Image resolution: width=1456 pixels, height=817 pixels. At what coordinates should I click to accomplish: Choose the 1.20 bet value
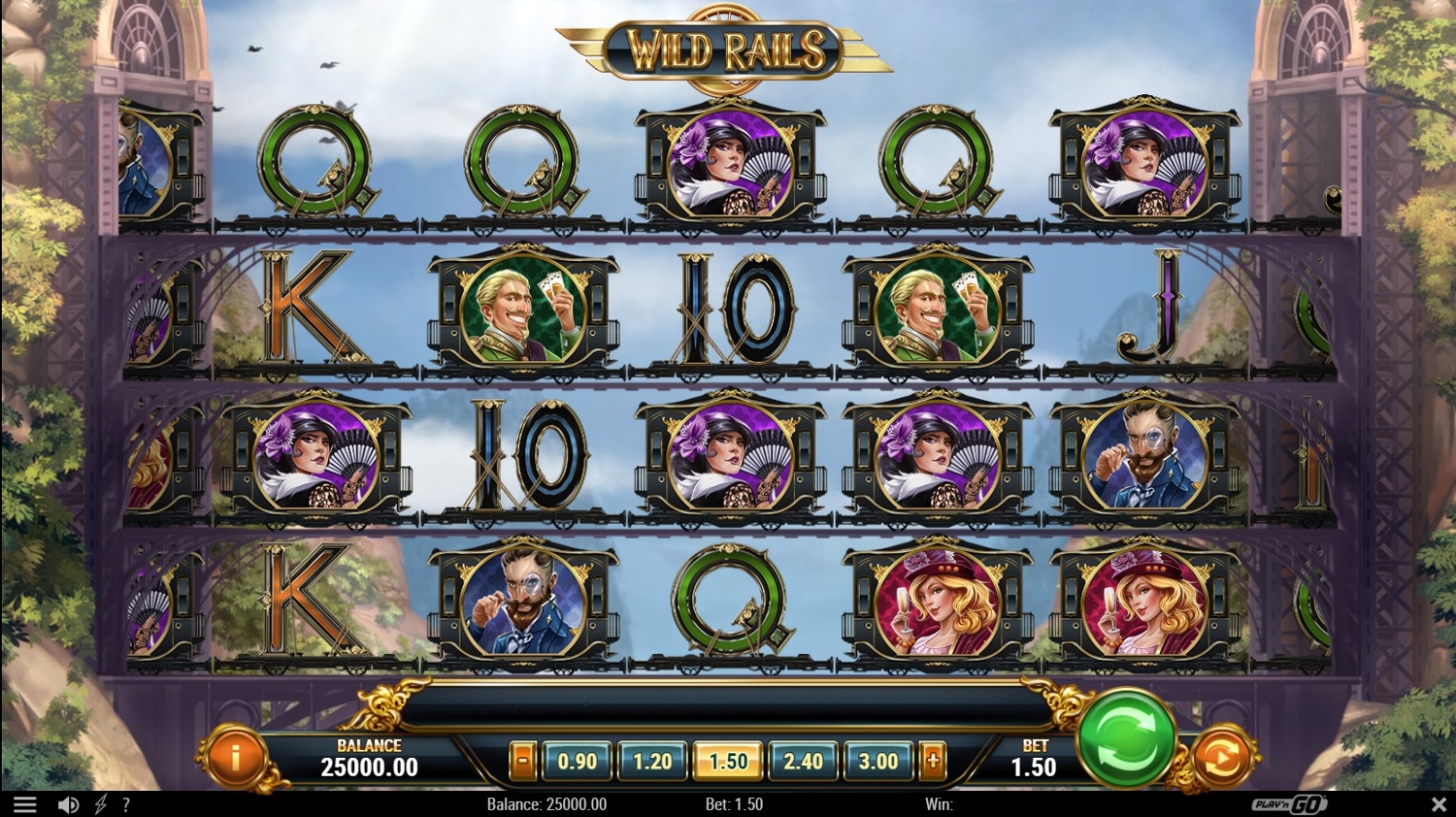click(652, 762)
